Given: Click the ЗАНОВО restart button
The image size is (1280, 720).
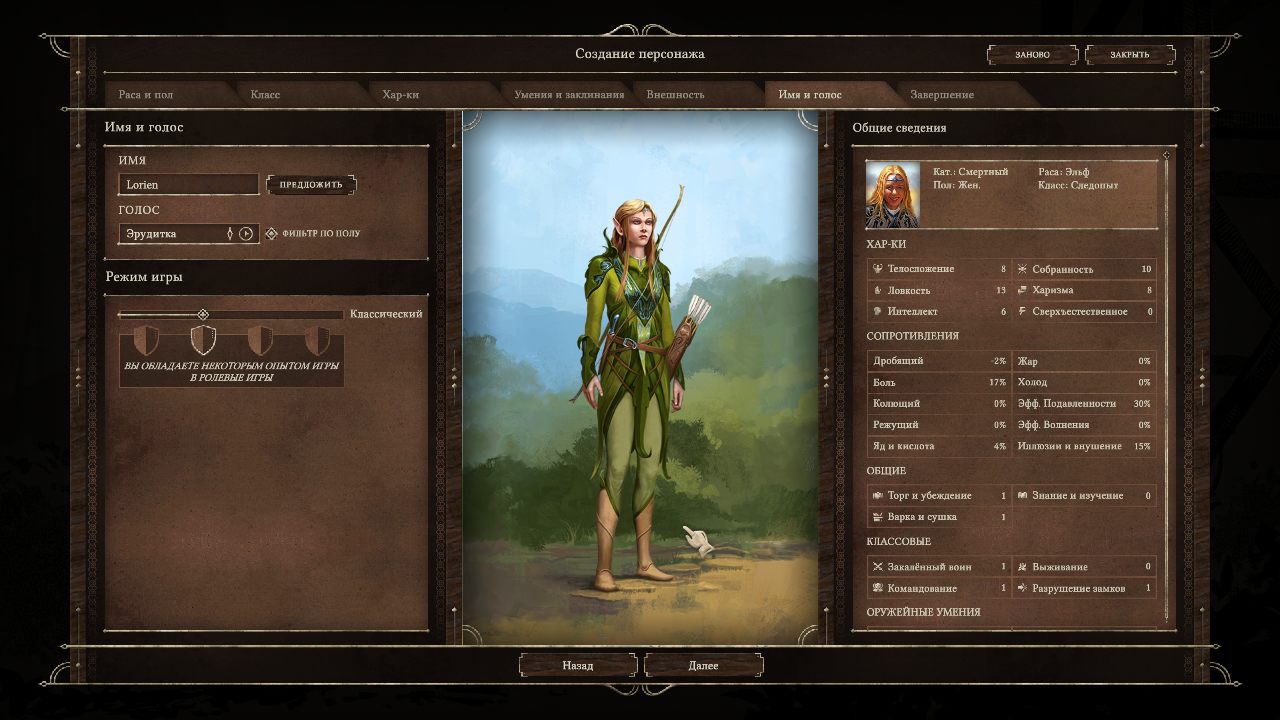Looking at the screenshot, I should point(1033,55).
